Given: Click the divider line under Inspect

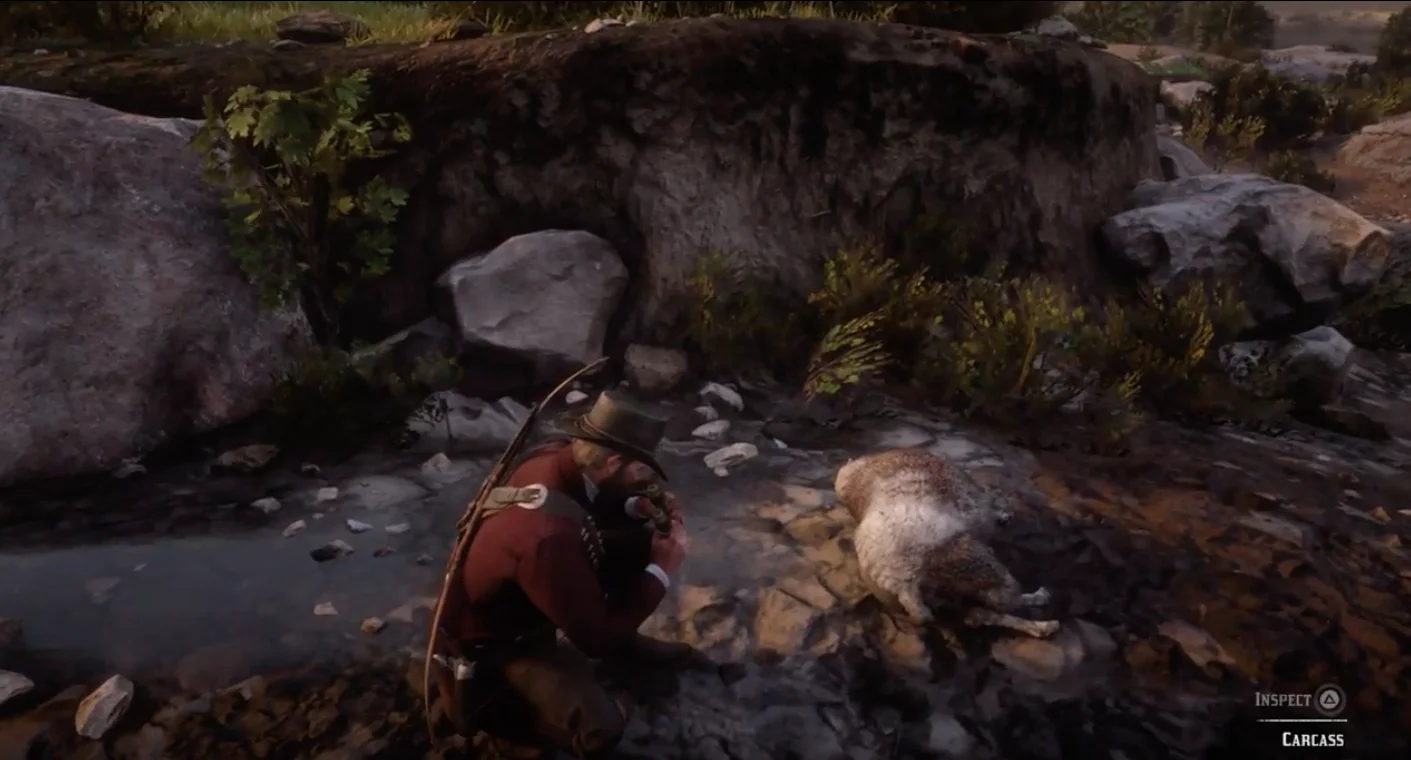Looking at the screenshot, I should (x=1300, y=719).
